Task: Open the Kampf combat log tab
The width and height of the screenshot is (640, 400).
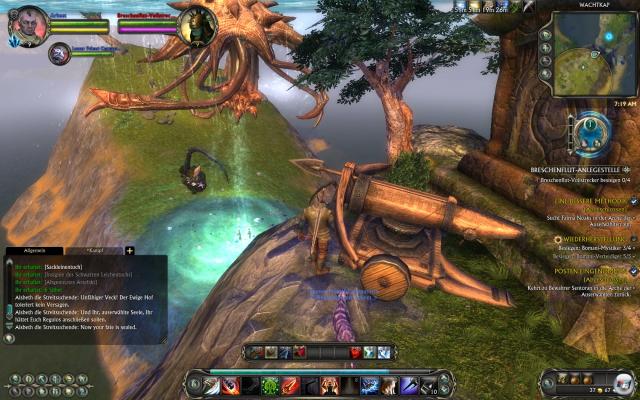Action: click(x=97, y=250)
